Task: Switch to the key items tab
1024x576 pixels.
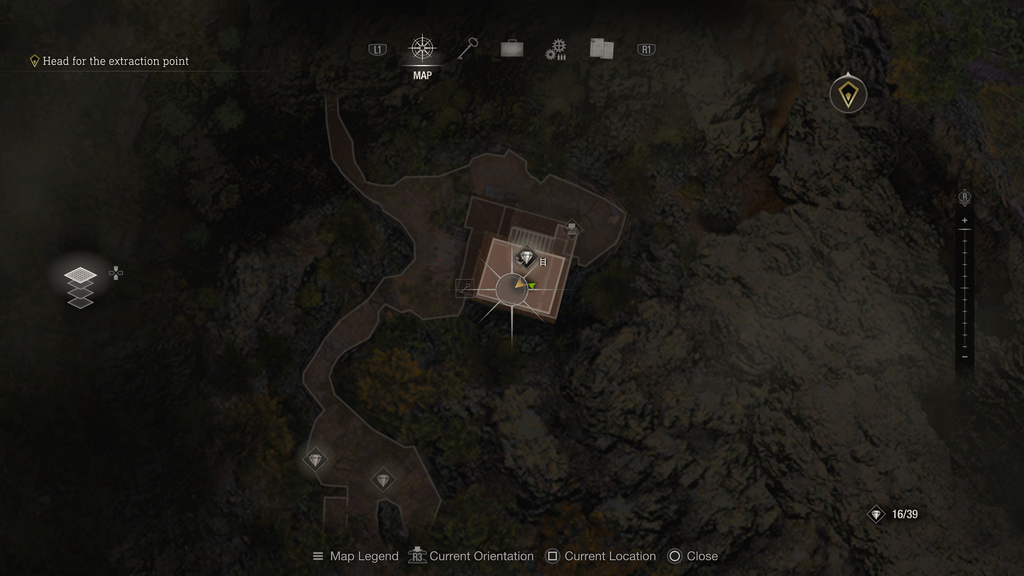Action: point(468,49)
